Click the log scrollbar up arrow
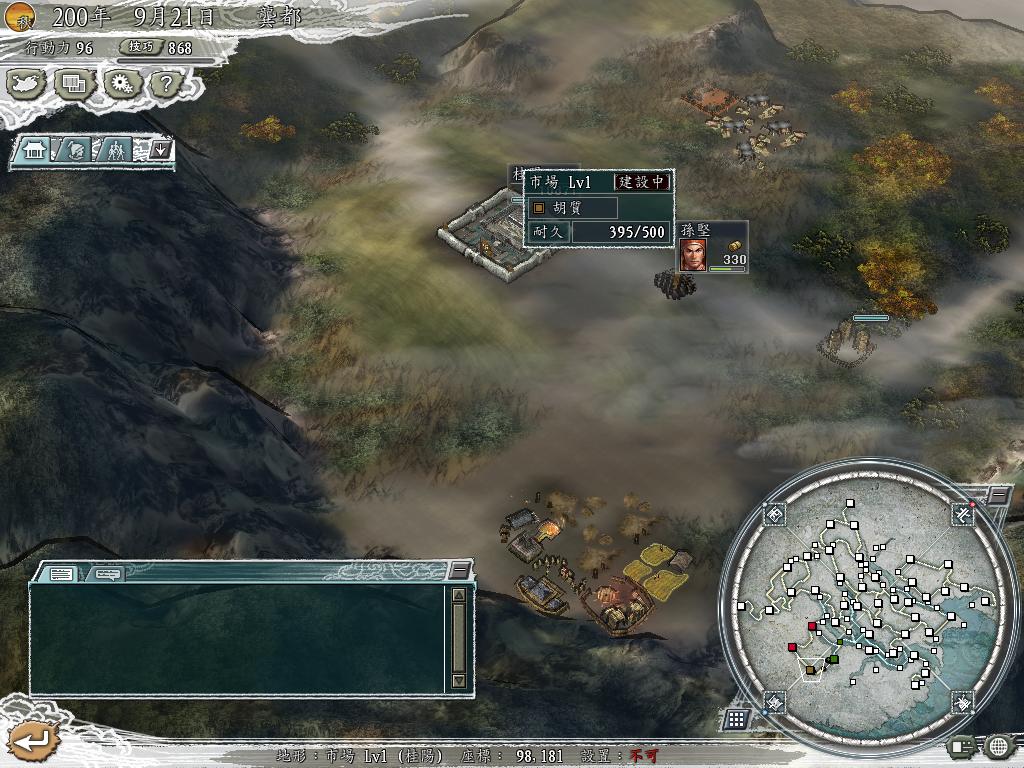This screenshot has height=768, width=1024. 459,595
